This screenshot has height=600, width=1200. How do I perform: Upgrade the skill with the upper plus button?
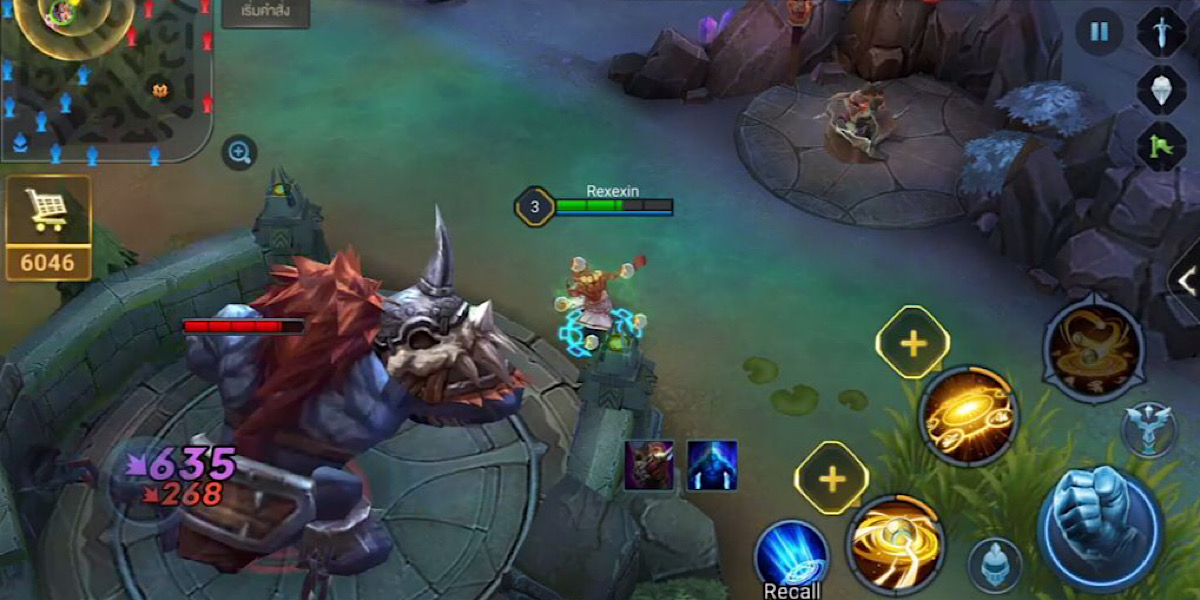pyautogui.click(x=912, y=343)
